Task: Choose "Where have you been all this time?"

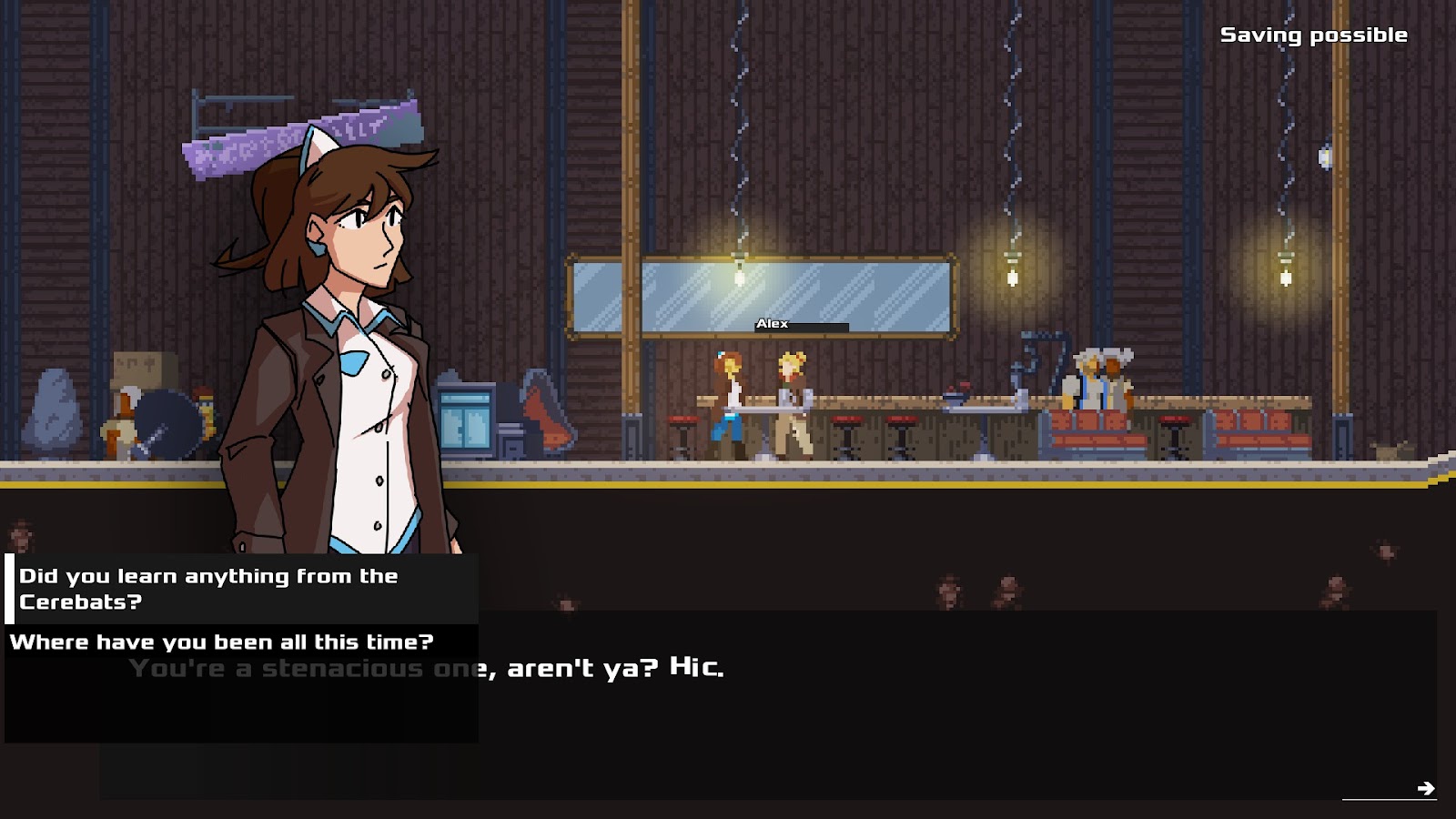Action: click(221, 642)
